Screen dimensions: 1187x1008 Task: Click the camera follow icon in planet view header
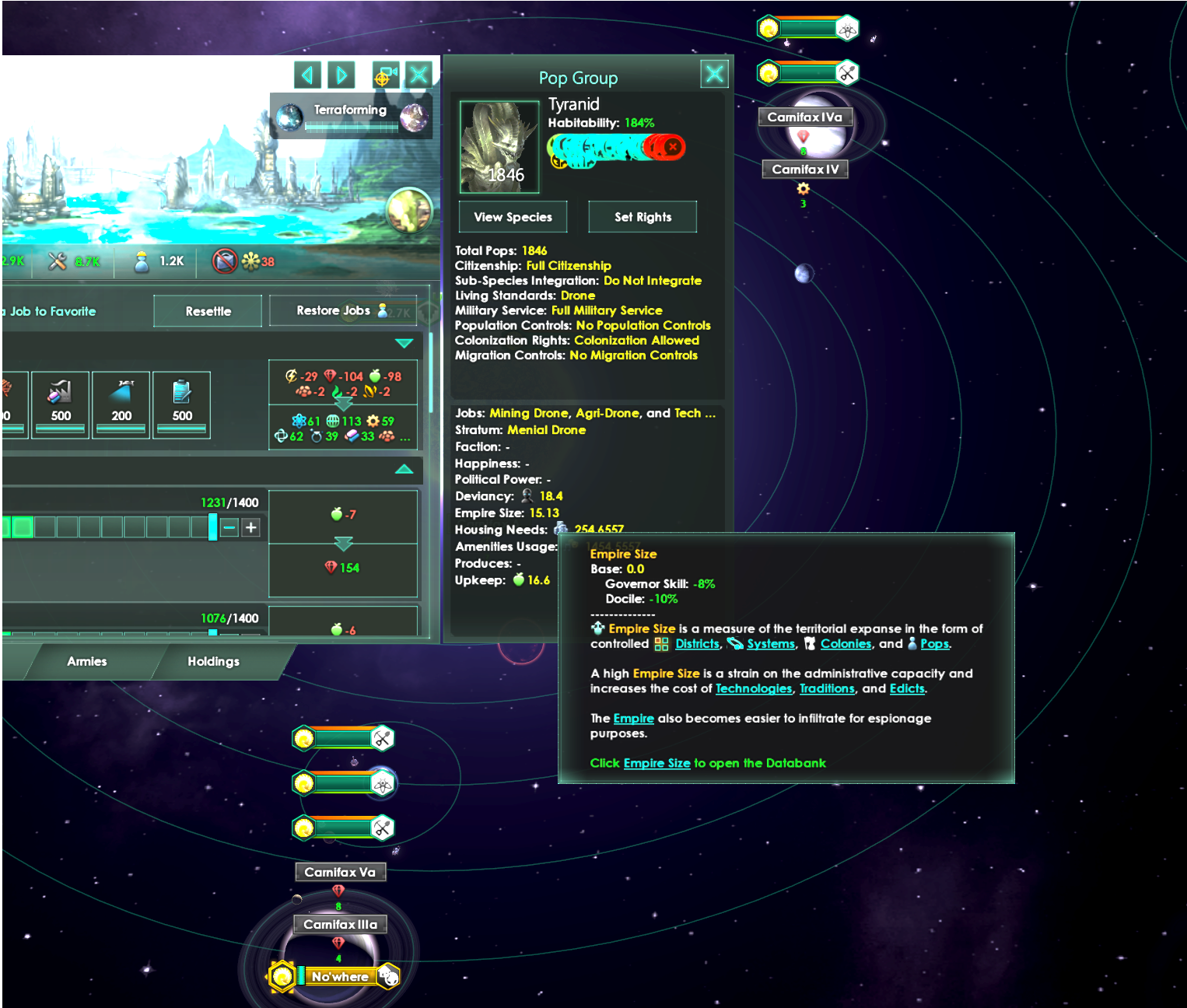click(x=385, y=75)
